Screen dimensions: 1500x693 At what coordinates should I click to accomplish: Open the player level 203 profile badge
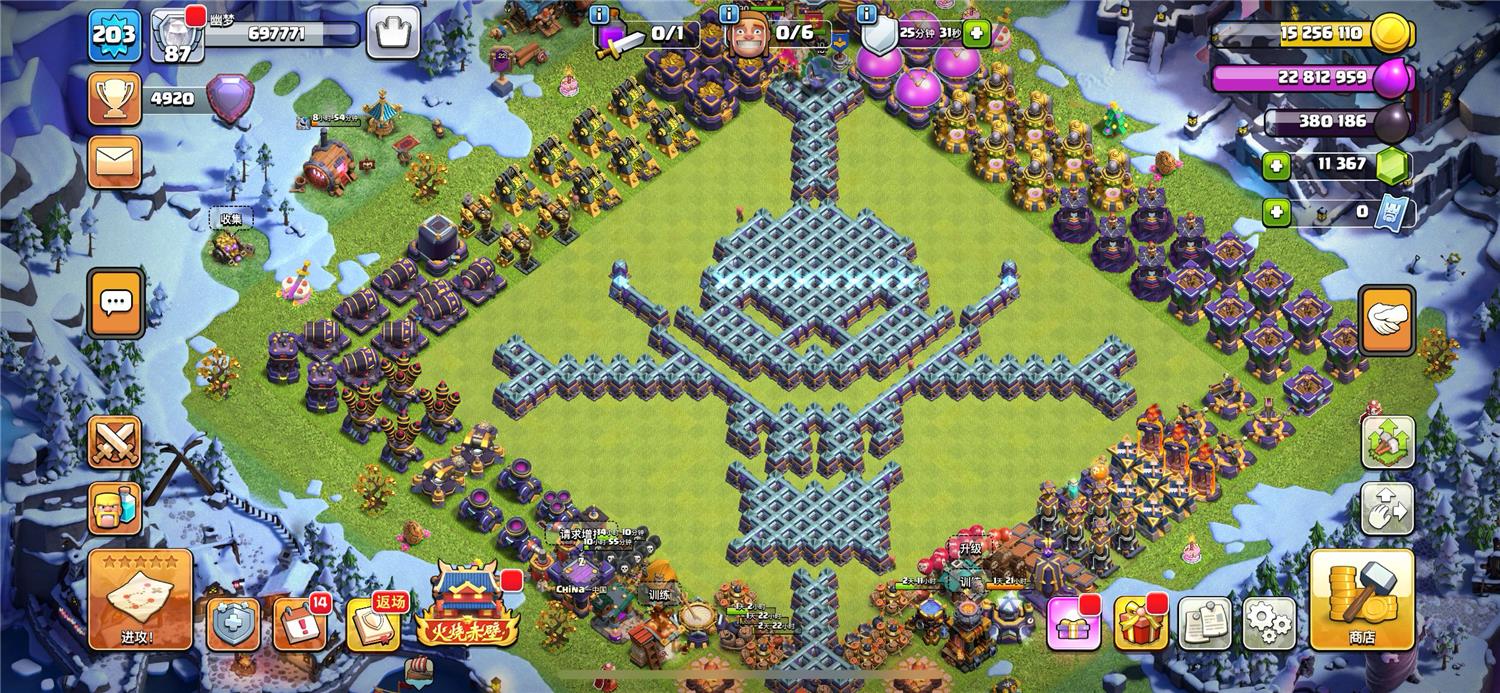coord(114,35)
